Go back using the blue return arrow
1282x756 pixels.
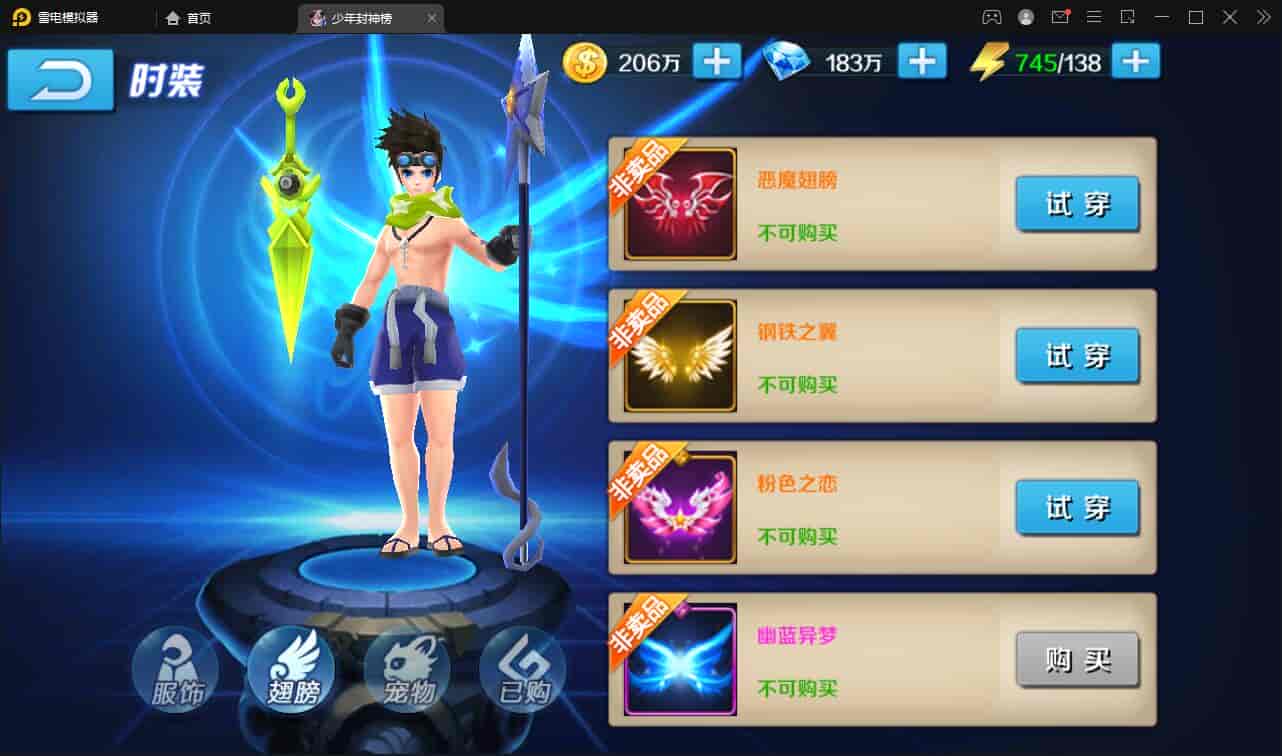[60, 80]
